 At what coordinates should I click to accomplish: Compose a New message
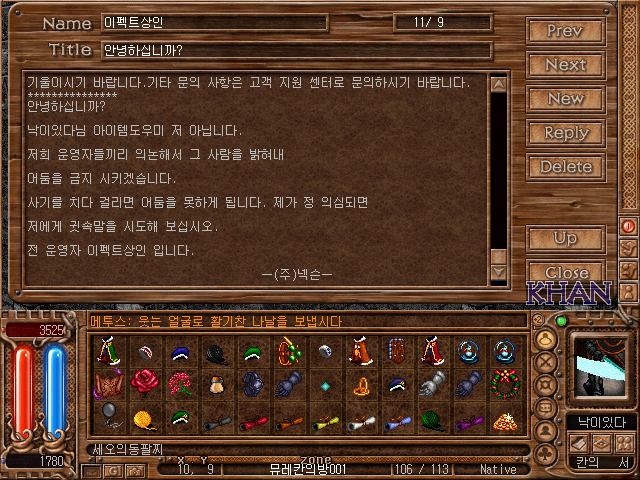(x=565, y=98)
